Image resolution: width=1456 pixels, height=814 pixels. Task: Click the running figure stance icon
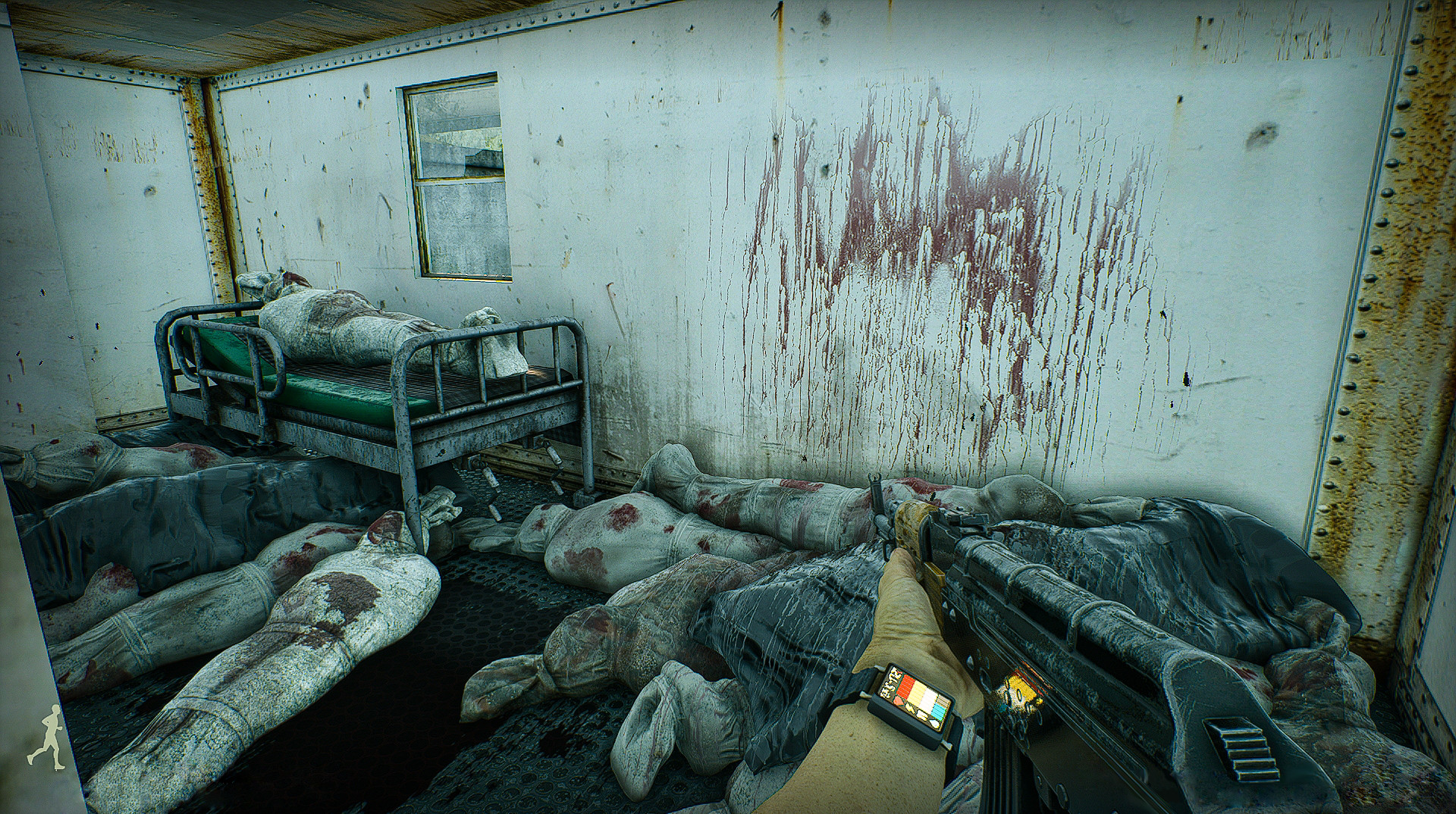tap(45, 734)
